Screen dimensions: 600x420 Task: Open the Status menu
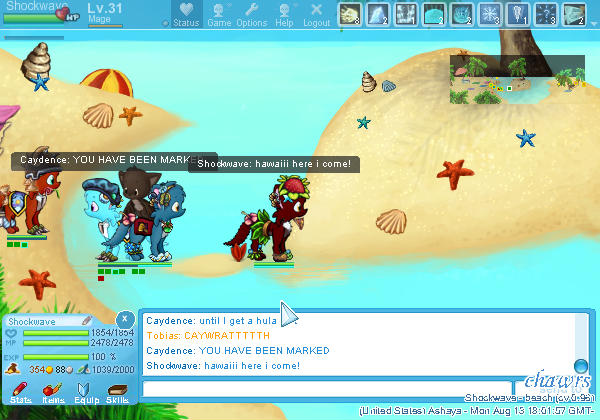[186, 15]
